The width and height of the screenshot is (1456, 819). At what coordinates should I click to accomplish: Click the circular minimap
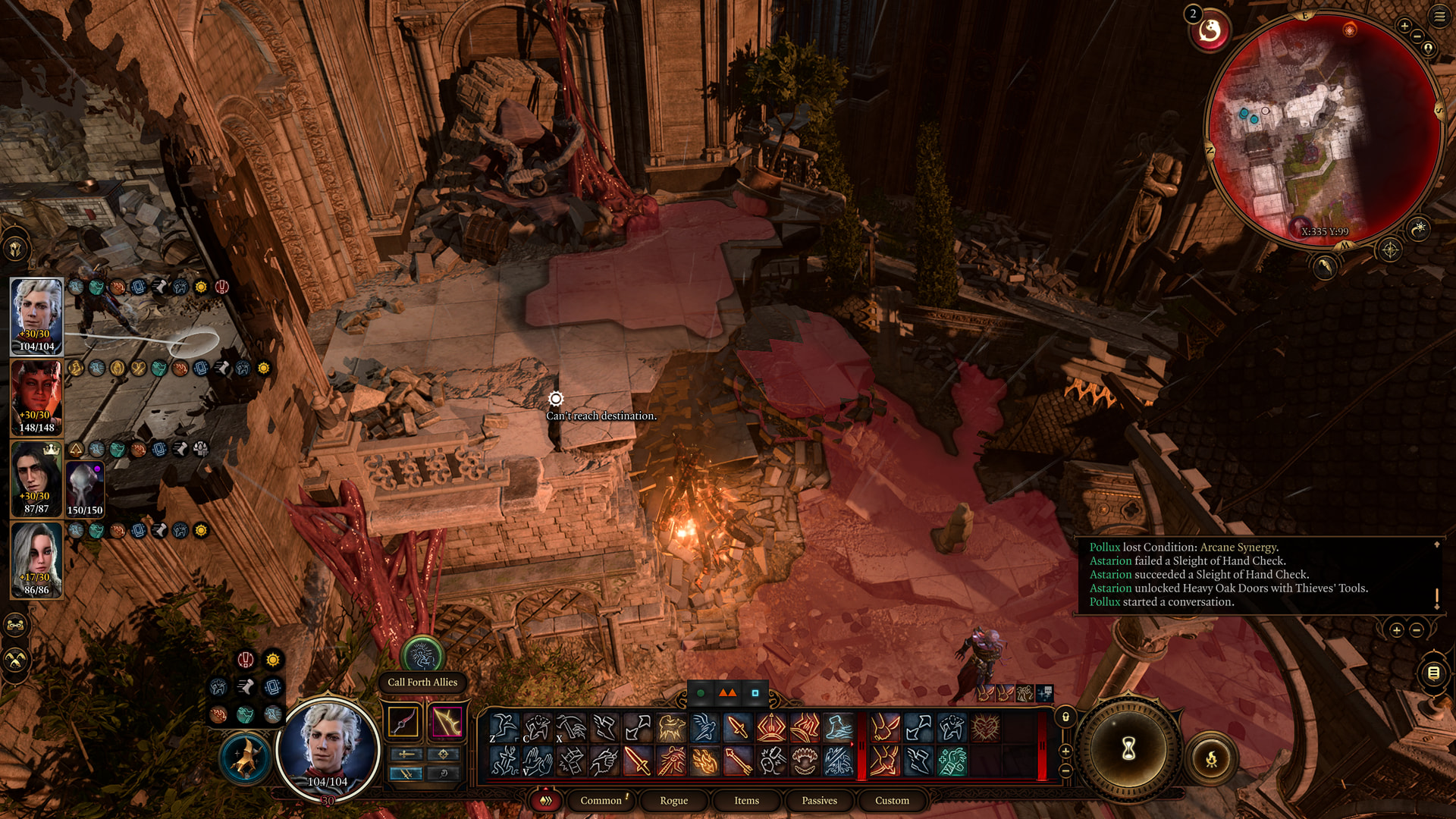(x=1323, y=129)
